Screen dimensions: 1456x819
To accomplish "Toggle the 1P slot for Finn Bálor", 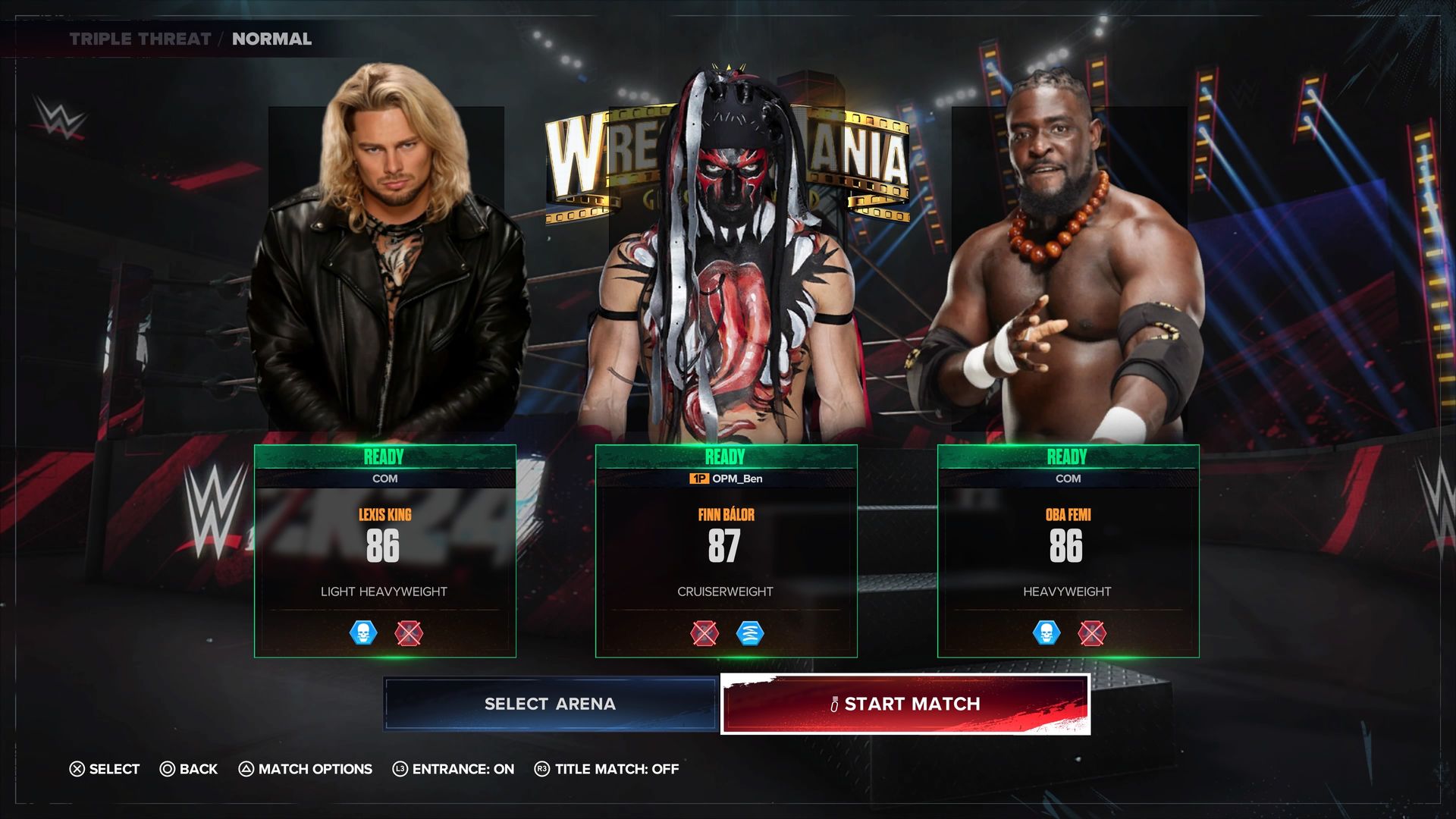I will (x=726, y=479).
